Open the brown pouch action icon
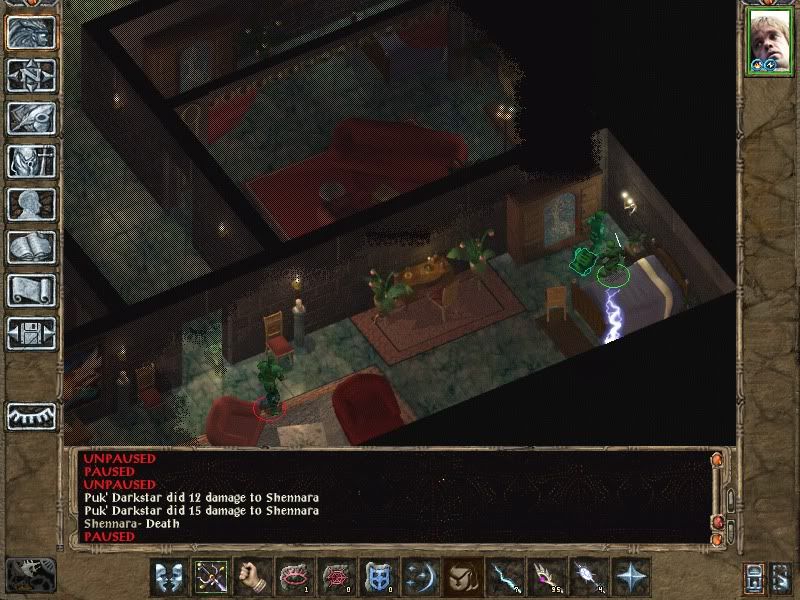 (x=464, y=577)
